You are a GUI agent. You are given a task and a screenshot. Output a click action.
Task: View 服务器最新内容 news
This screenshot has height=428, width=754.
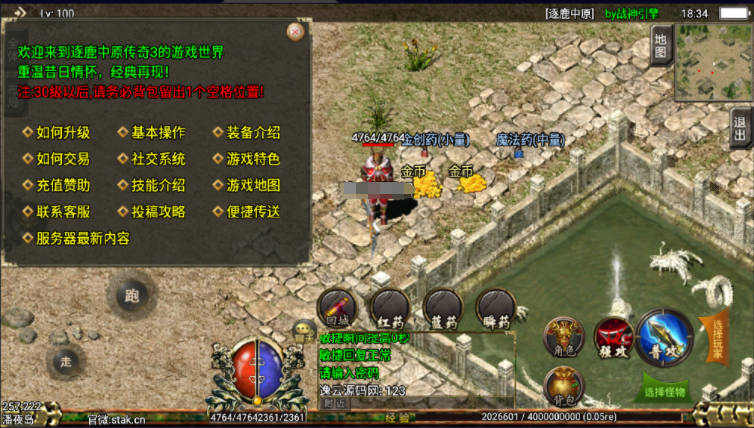pyautogui.click(x=83, y=238)
